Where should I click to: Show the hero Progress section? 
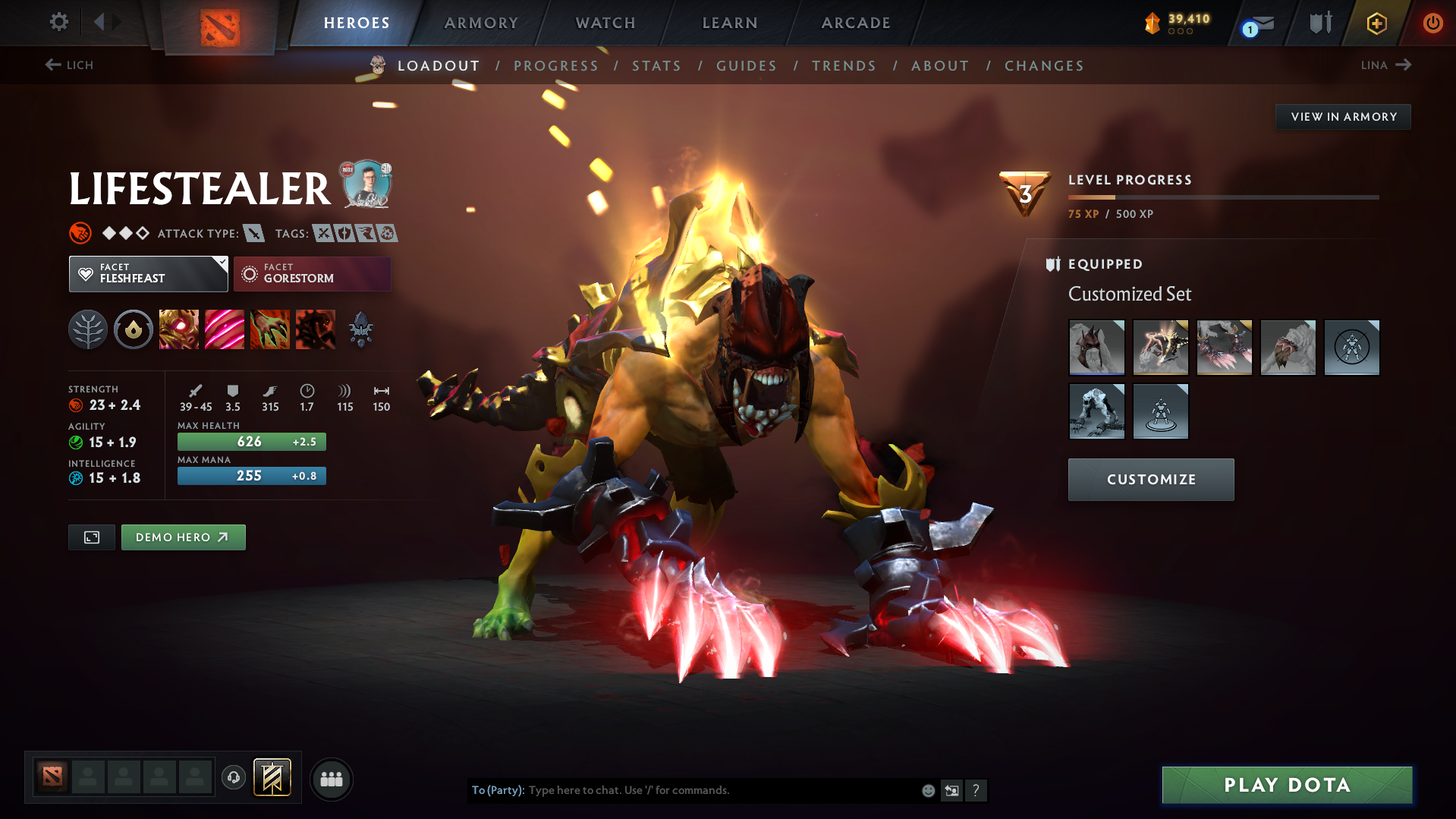[x=556, y=66]
